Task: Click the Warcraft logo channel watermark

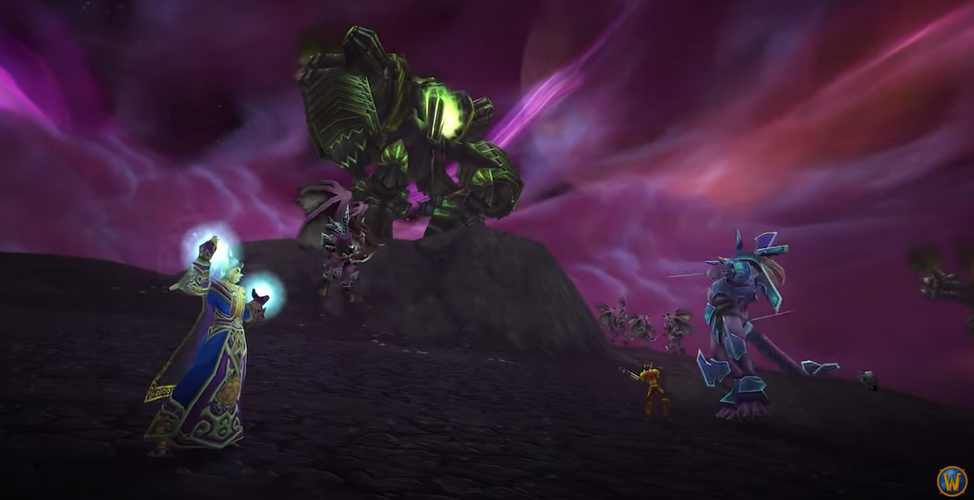Action: coord(951,480)
